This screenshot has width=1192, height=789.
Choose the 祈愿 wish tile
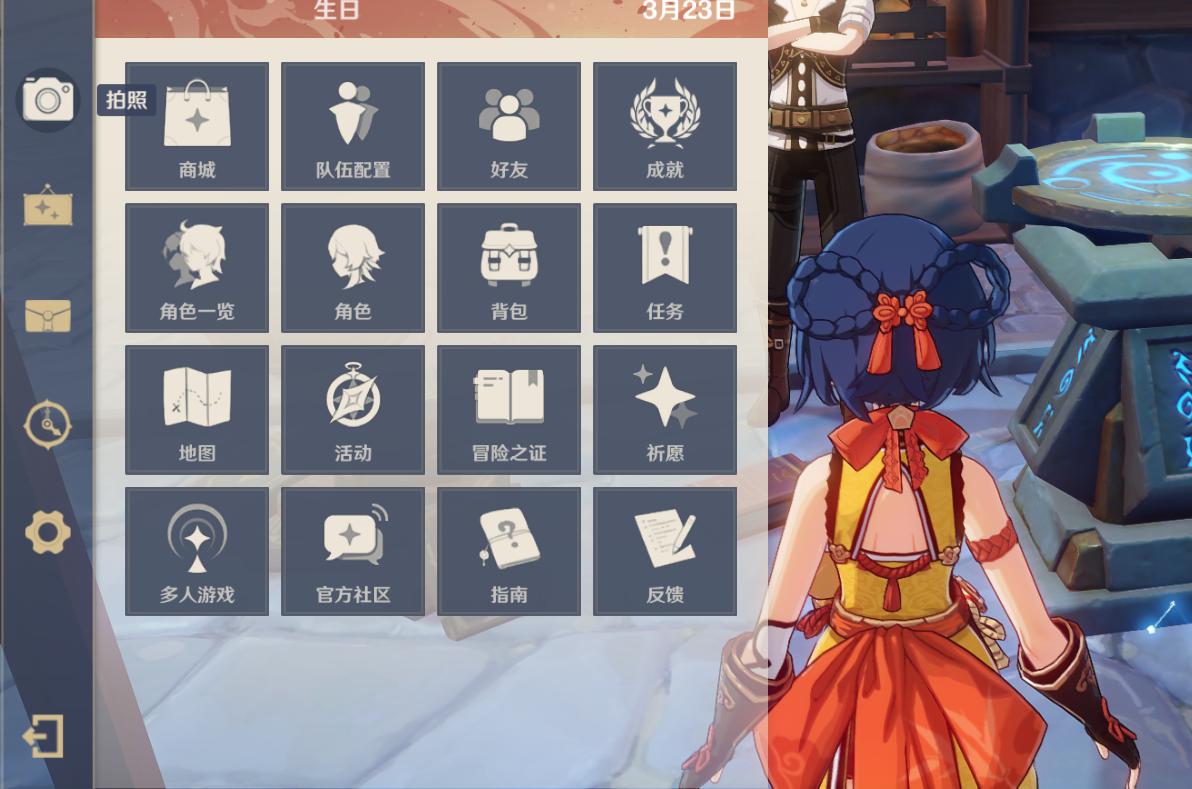665,410
